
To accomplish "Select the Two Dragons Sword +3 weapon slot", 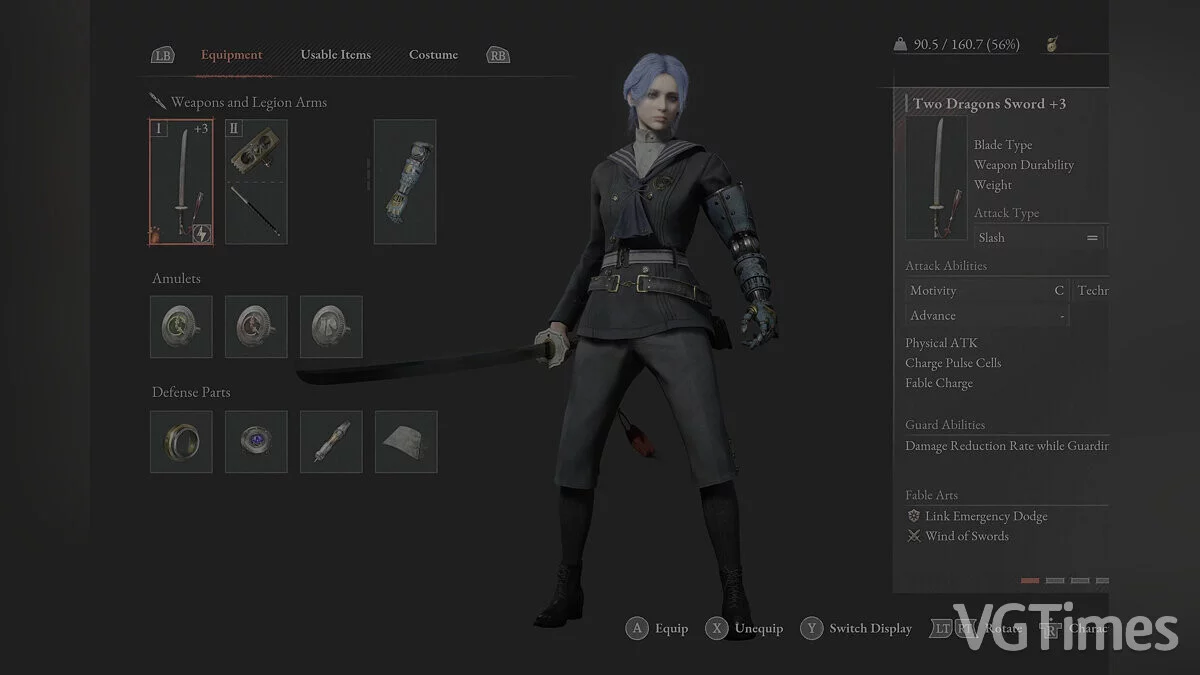I will 181,181.
